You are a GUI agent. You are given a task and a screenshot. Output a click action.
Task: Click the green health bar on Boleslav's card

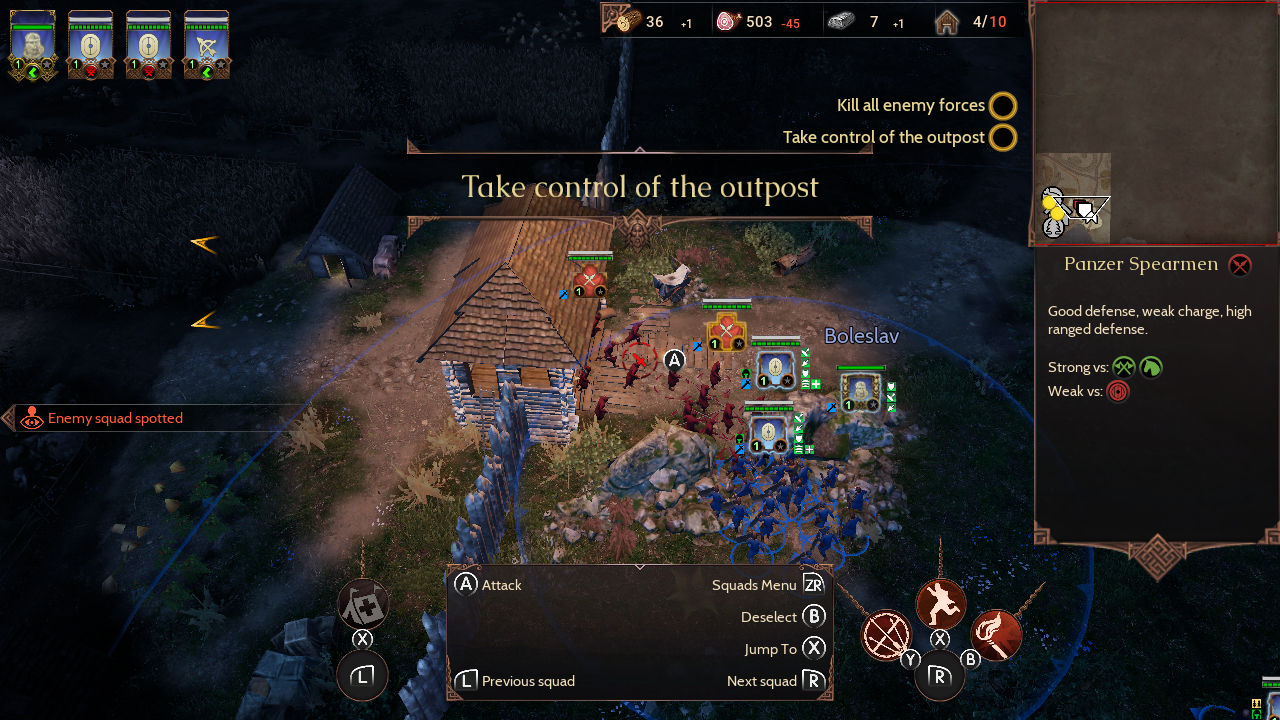click(33, 28)
